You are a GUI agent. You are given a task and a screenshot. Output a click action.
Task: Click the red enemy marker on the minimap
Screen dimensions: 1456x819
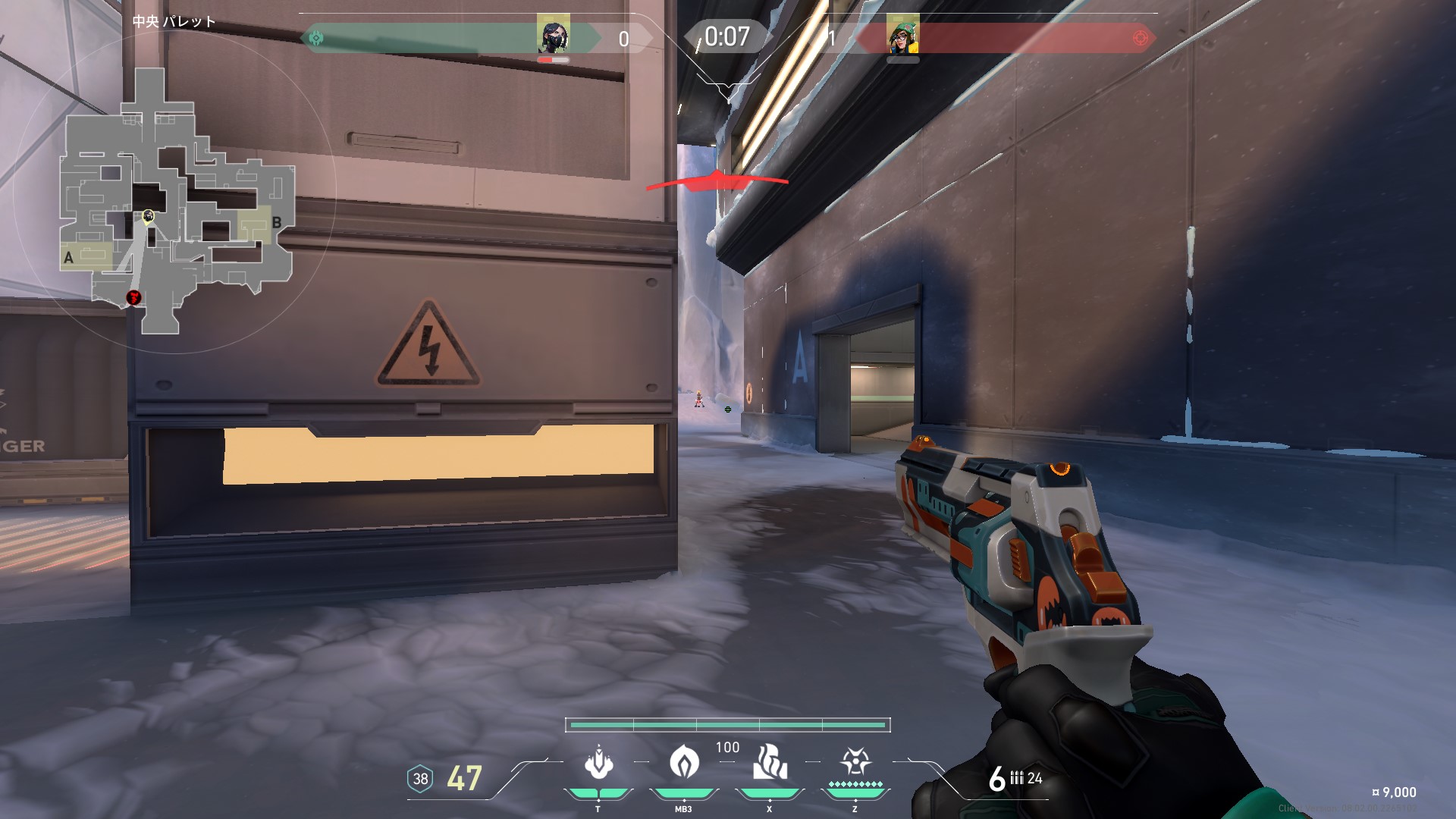(x=134, y=297)
